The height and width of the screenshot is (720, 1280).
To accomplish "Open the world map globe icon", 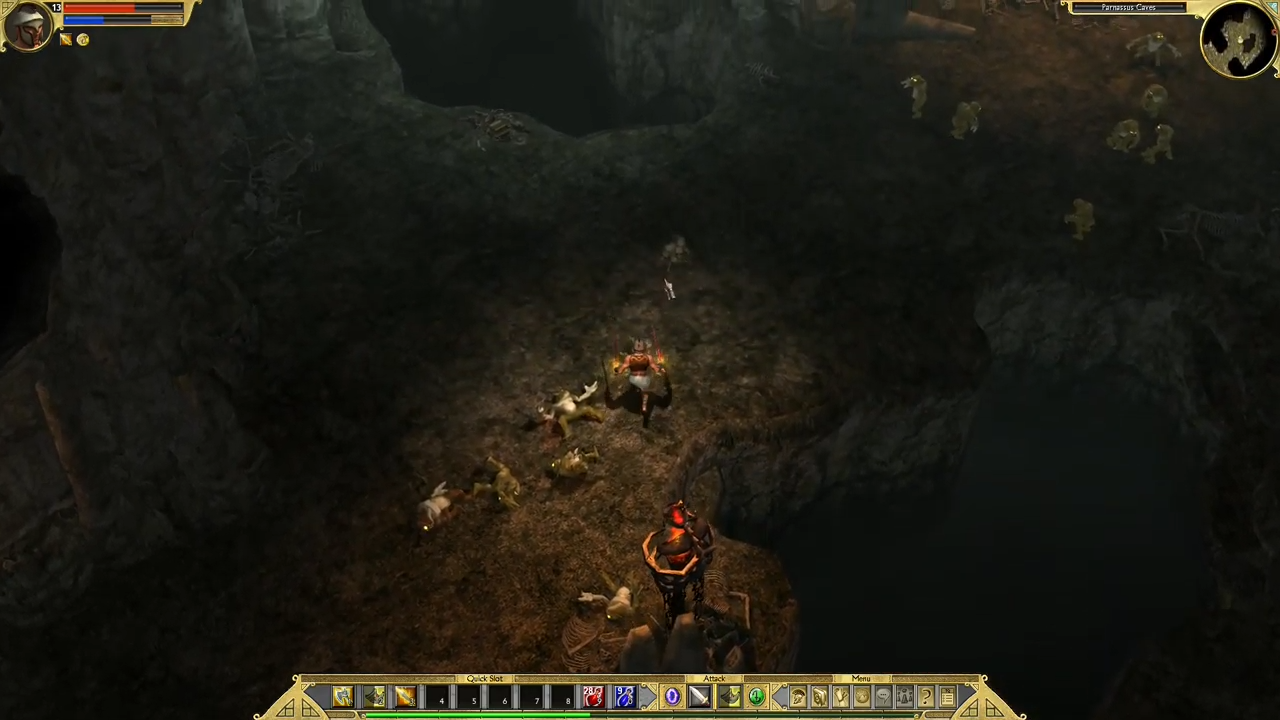I will [x=862, y=697].
